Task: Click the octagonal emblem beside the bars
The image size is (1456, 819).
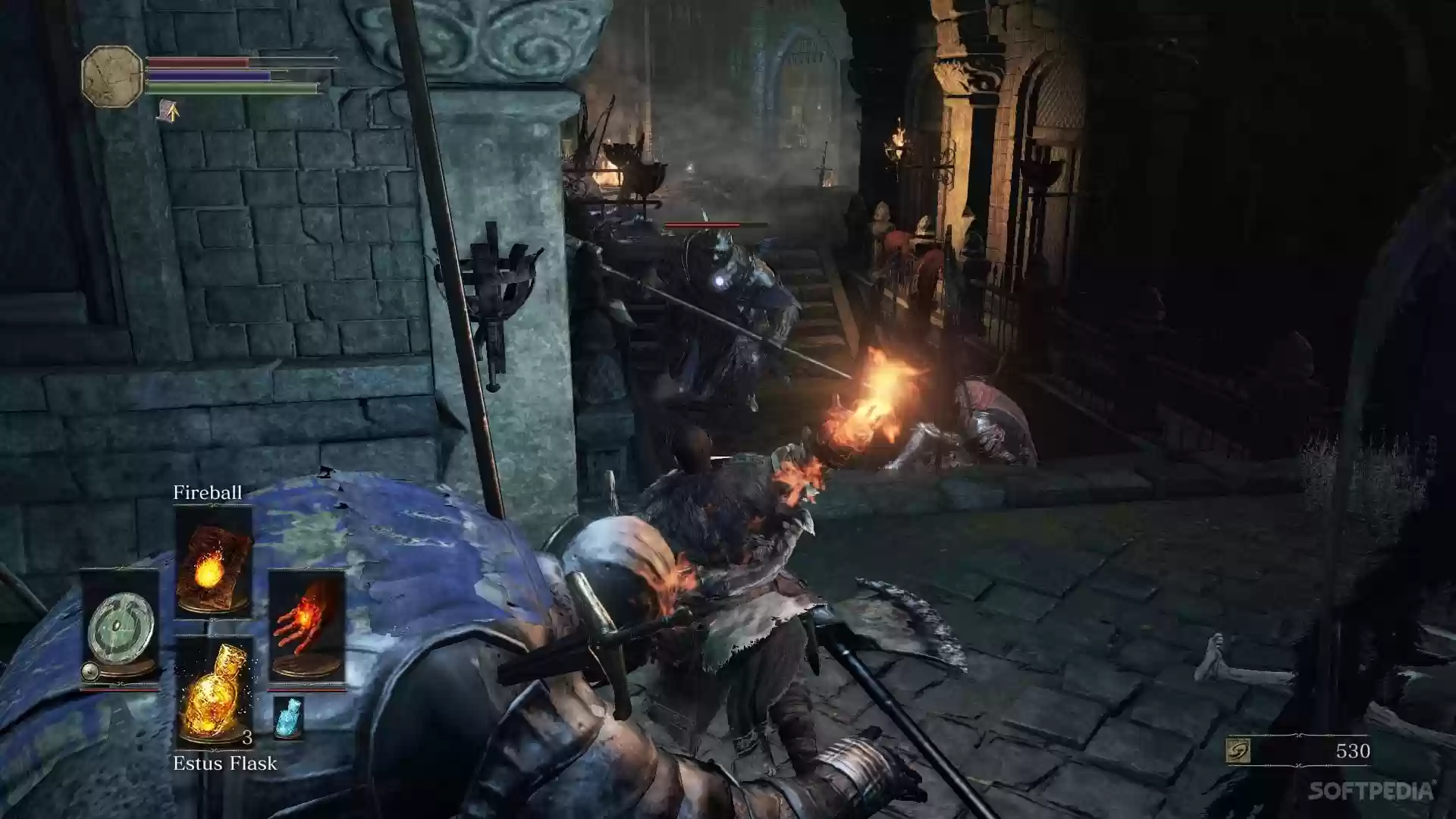Action: (112, 75)
